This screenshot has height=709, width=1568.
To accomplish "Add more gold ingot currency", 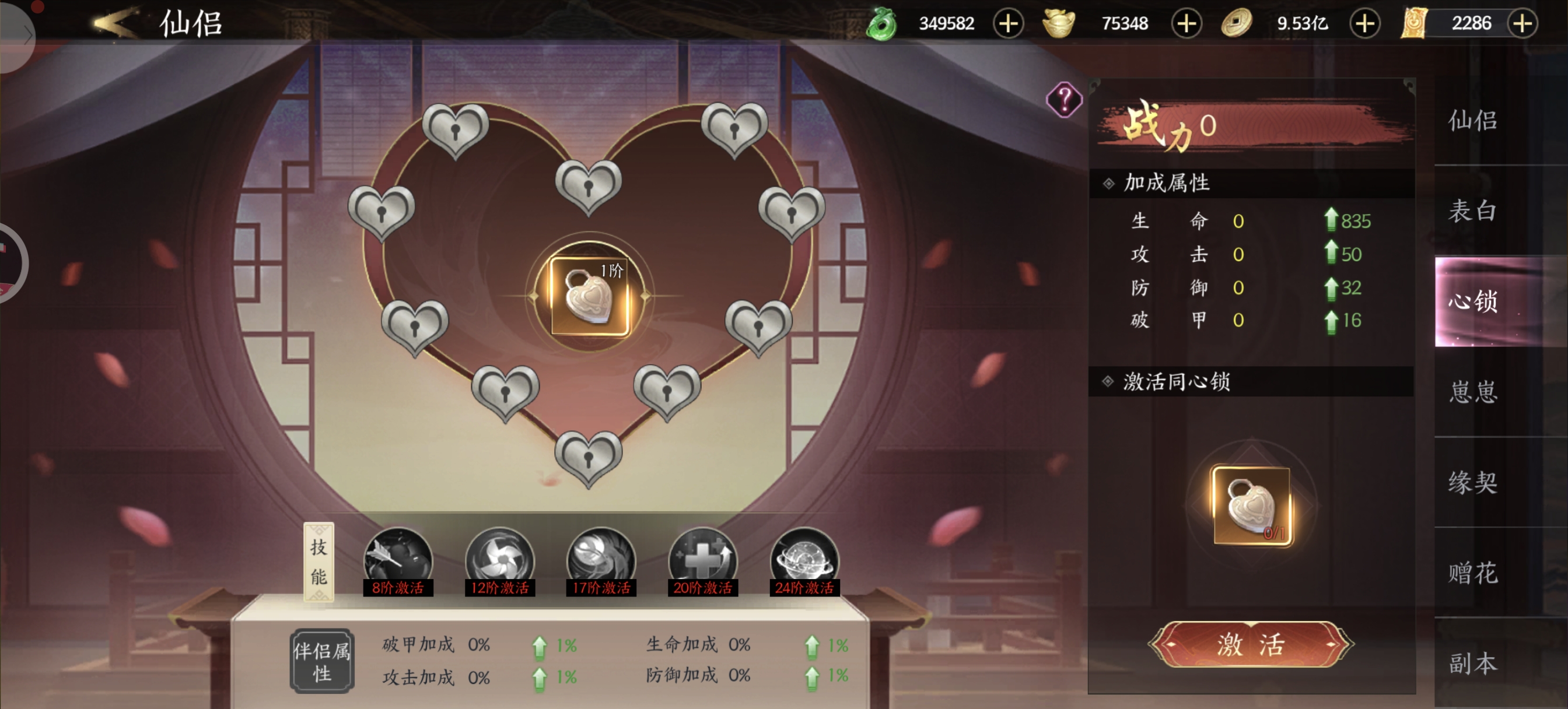I will (1186, 24).
